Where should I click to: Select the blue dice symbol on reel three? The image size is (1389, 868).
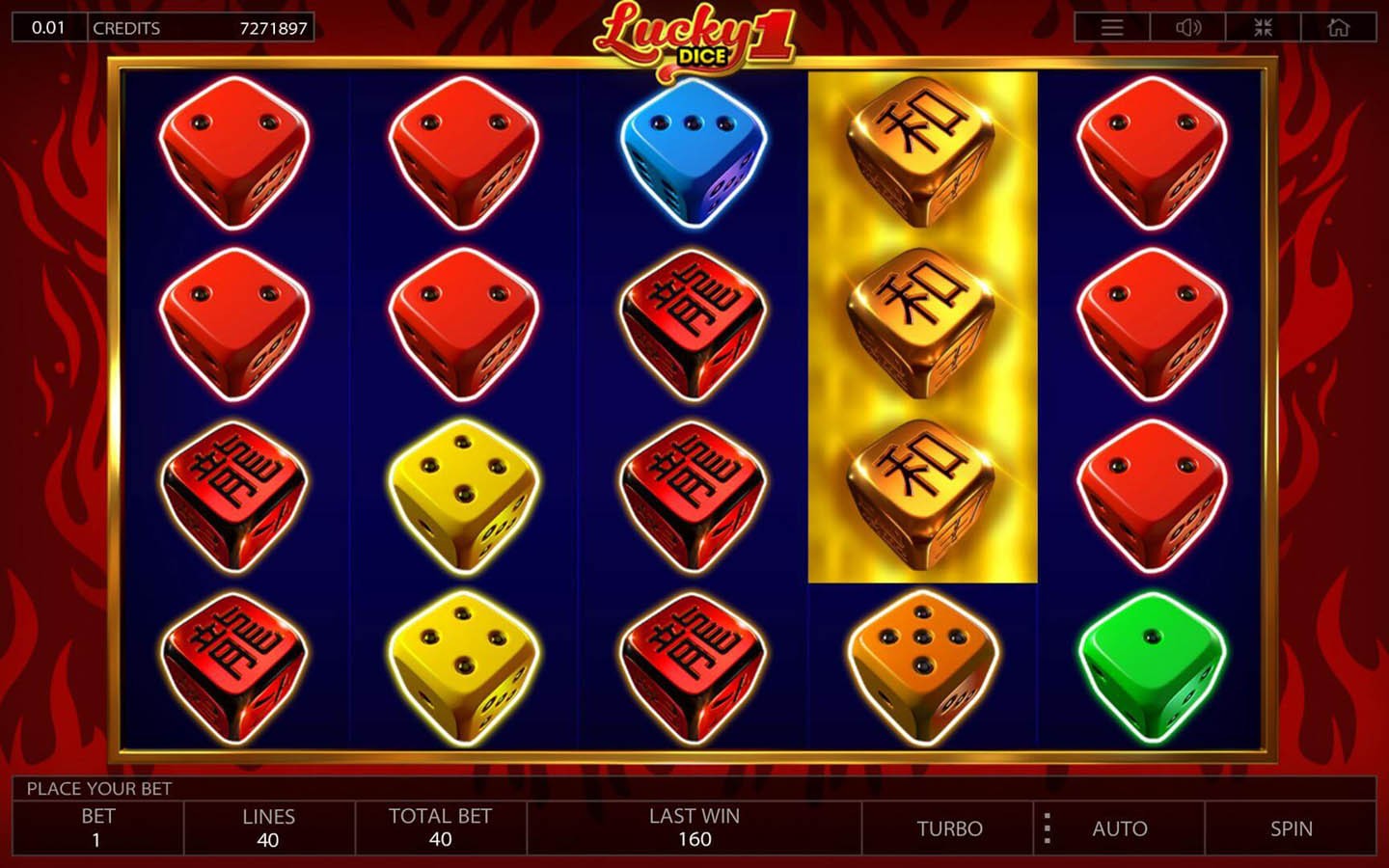694,156
